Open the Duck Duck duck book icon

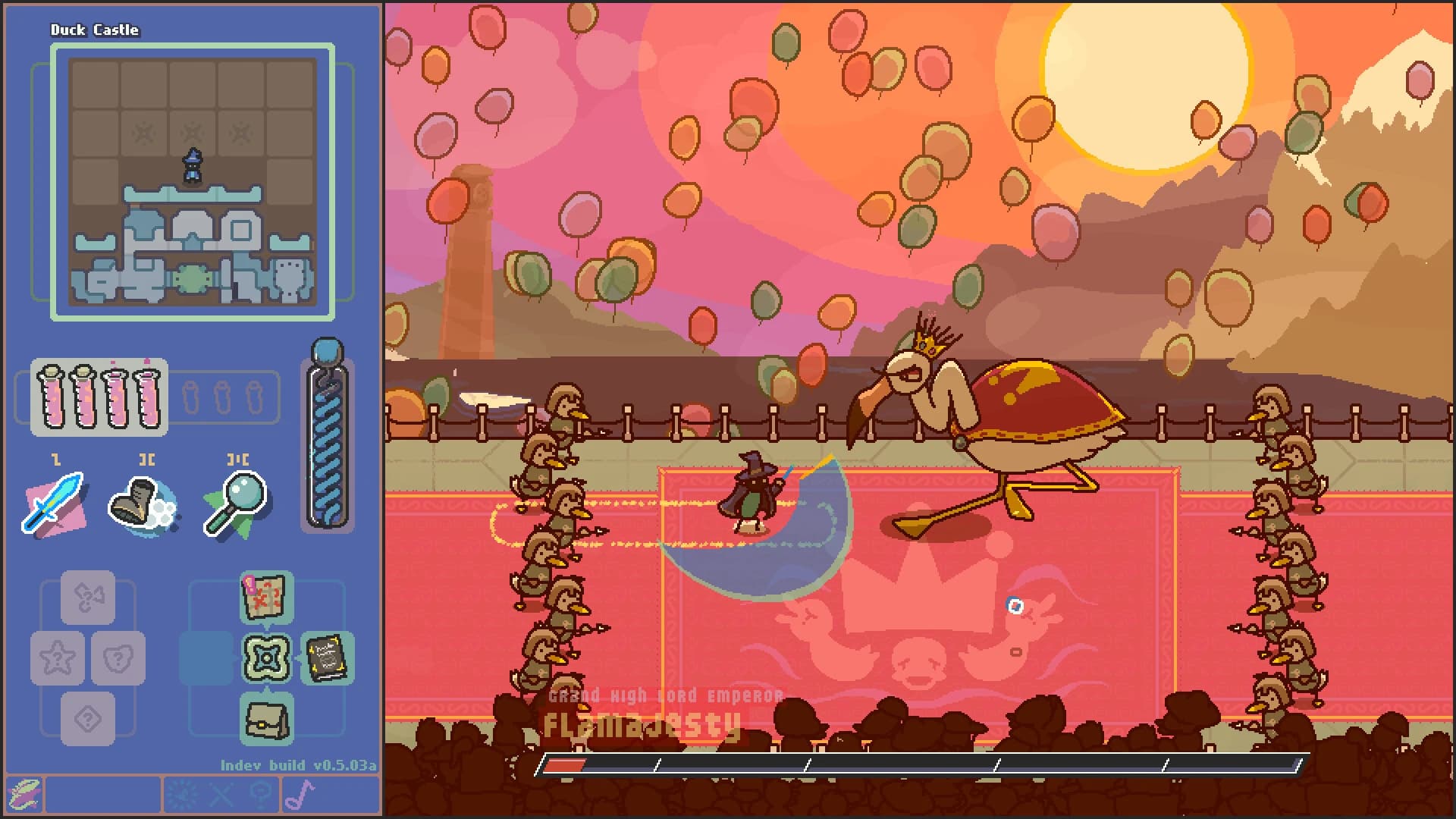(326, 658)
